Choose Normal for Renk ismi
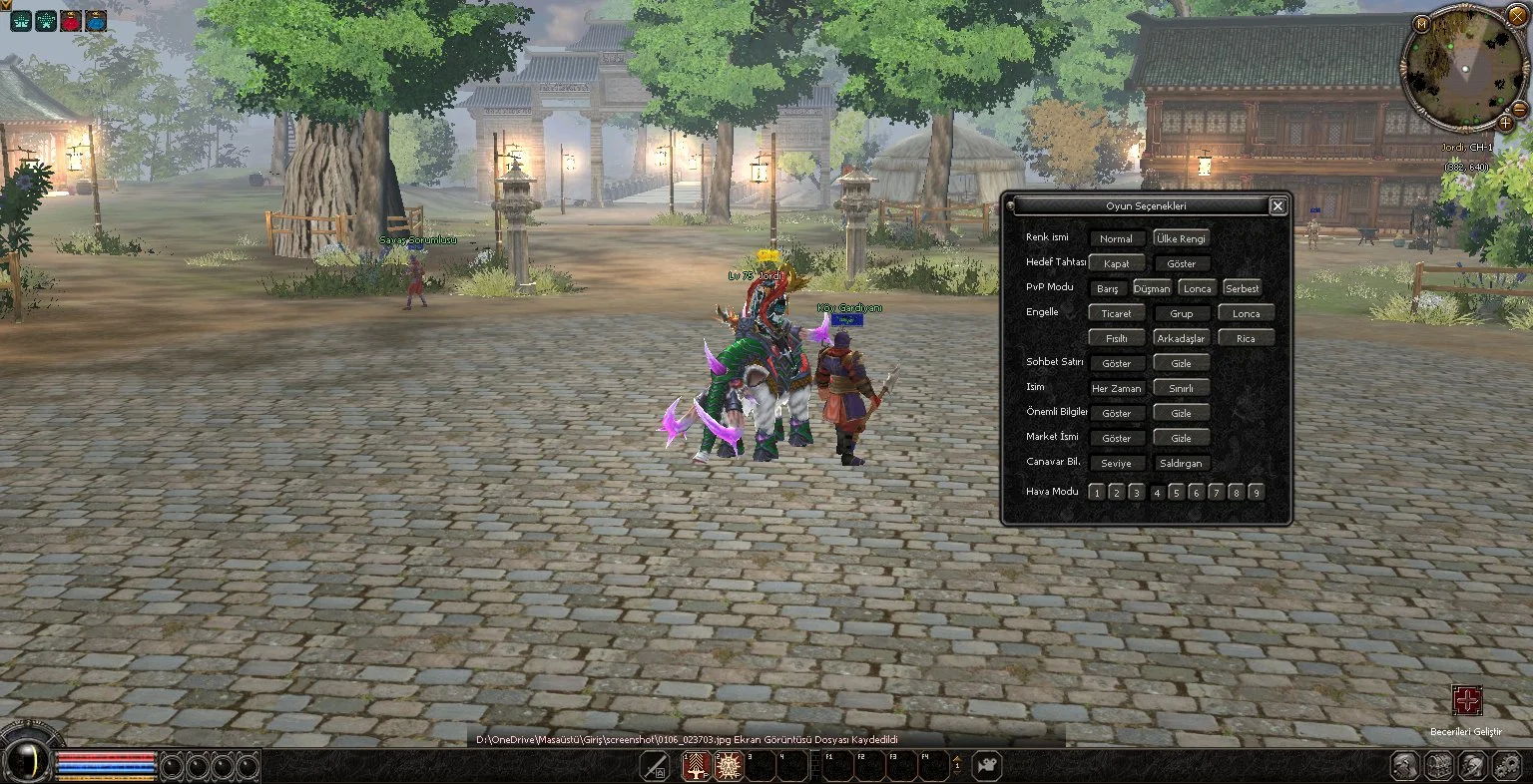 click(1116, 239)
